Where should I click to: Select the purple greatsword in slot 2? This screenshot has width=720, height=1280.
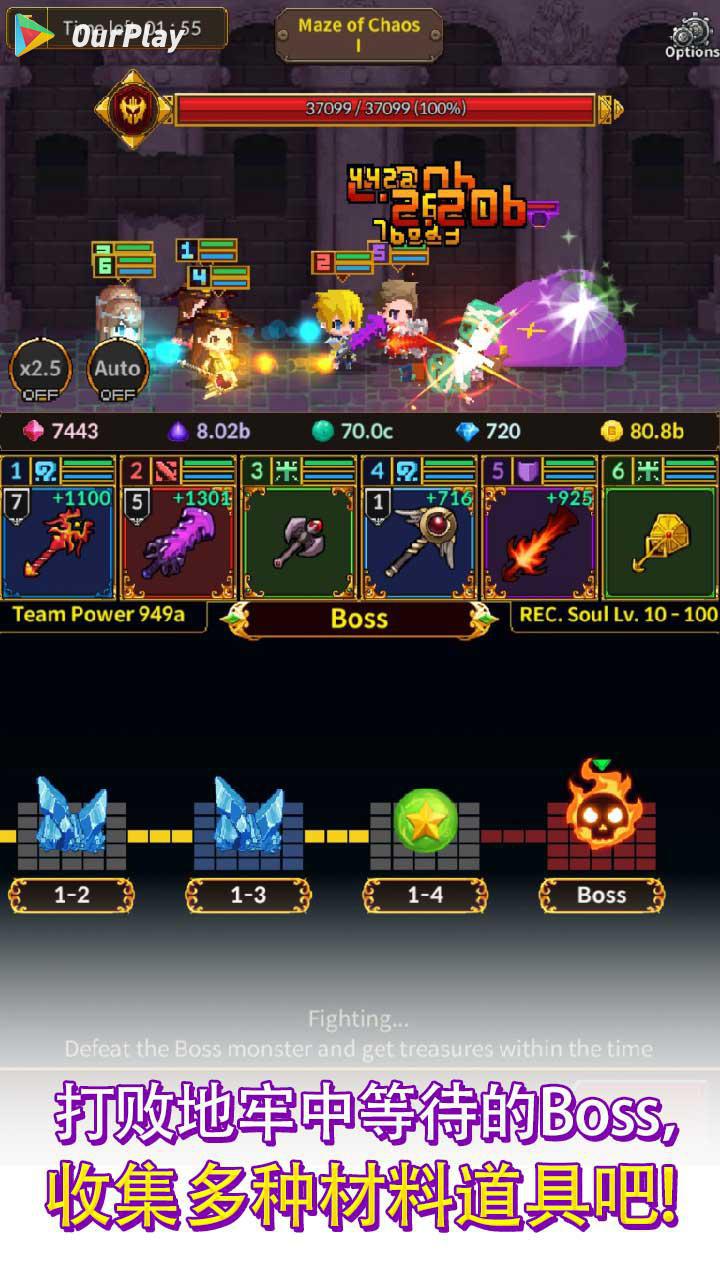(x=178, y=540)
